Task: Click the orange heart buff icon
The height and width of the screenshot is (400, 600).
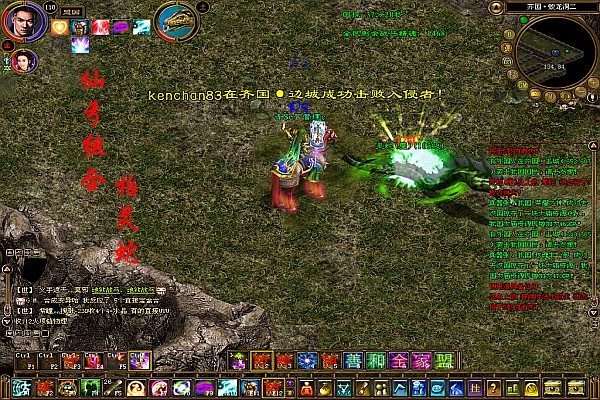Action: 59,27
